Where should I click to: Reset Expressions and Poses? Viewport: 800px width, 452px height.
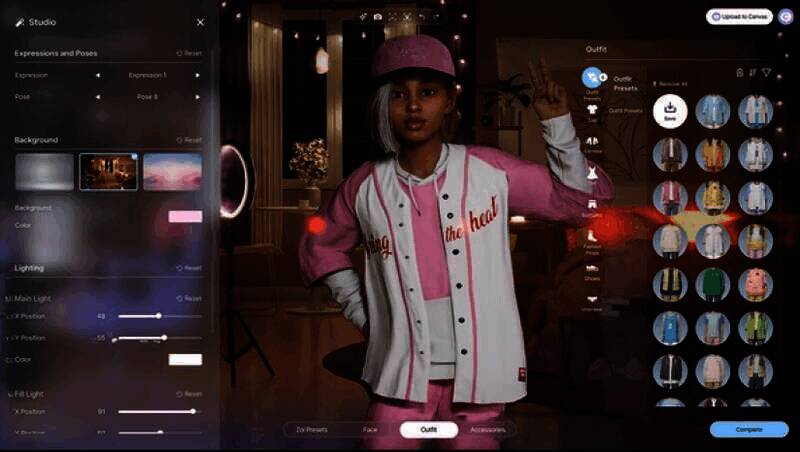tap(189, 53)
